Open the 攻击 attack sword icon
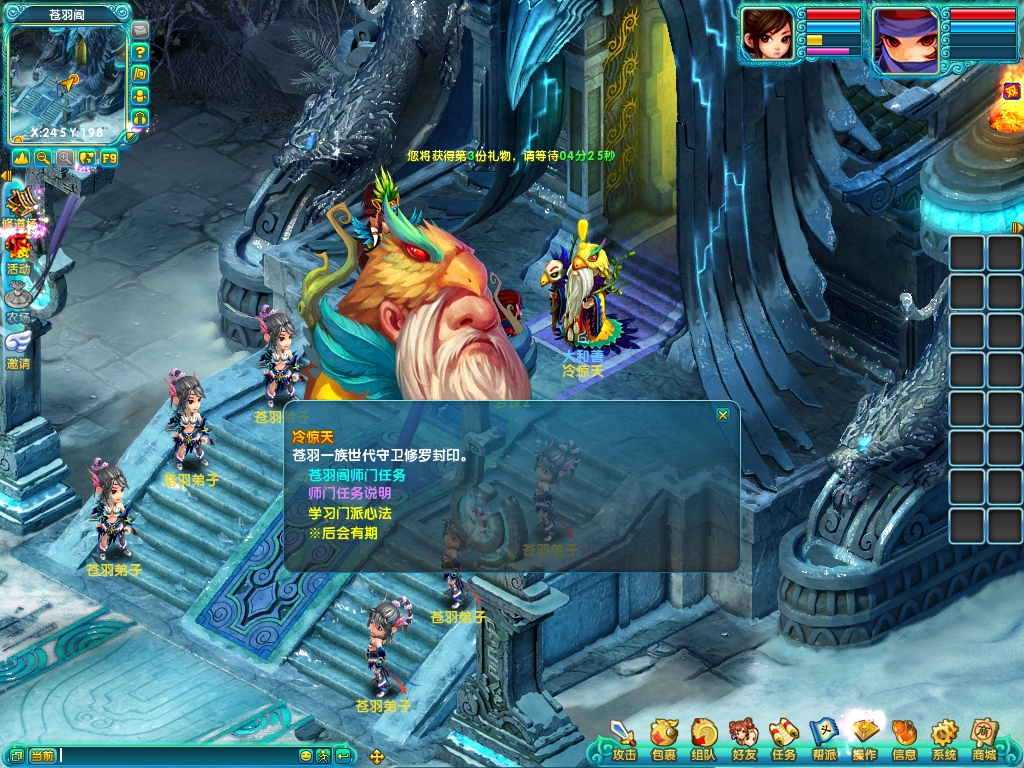Screen dimensions: 1024x768 coord(624,741)
